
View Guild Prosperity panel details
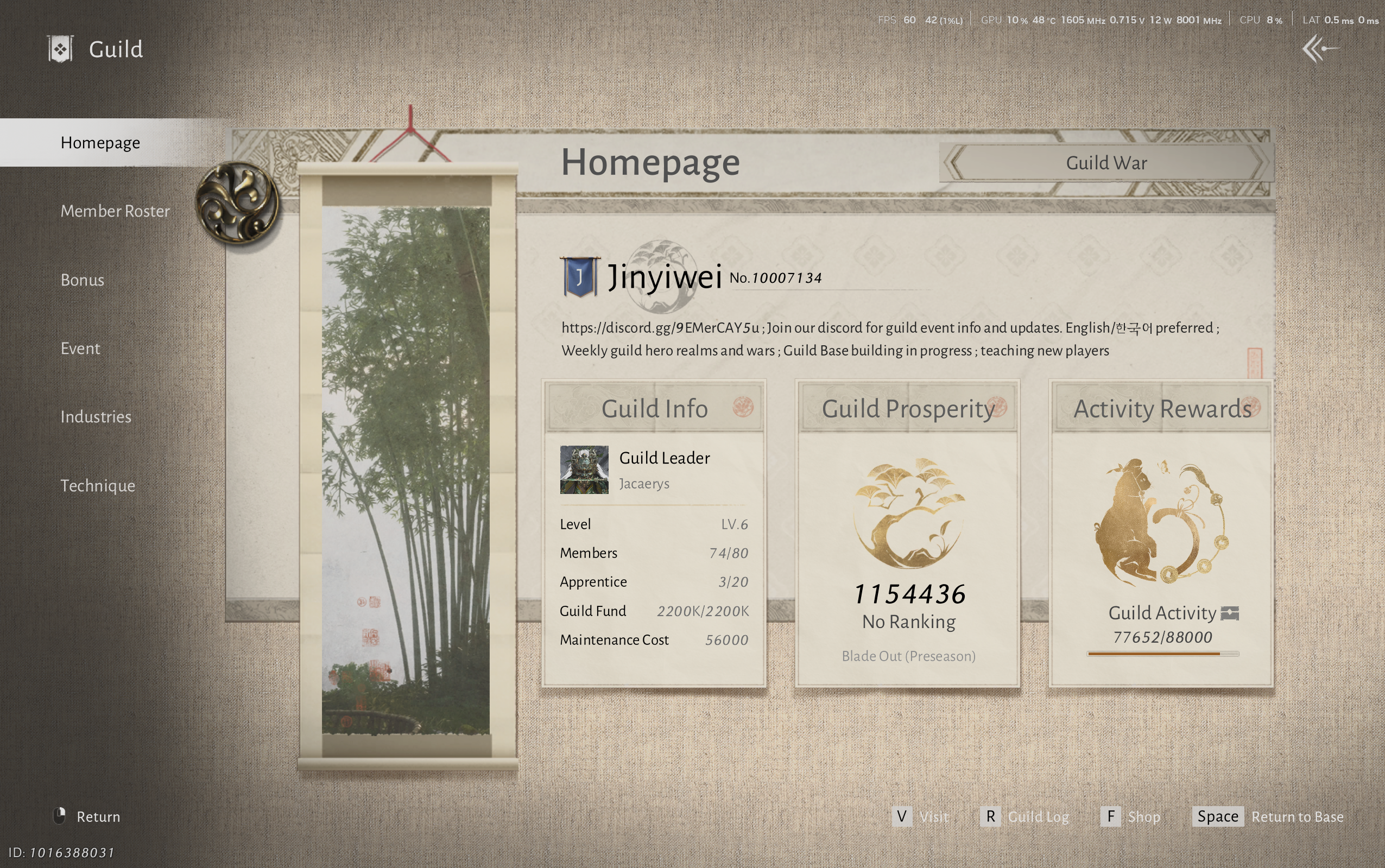[x=908, y=409]
